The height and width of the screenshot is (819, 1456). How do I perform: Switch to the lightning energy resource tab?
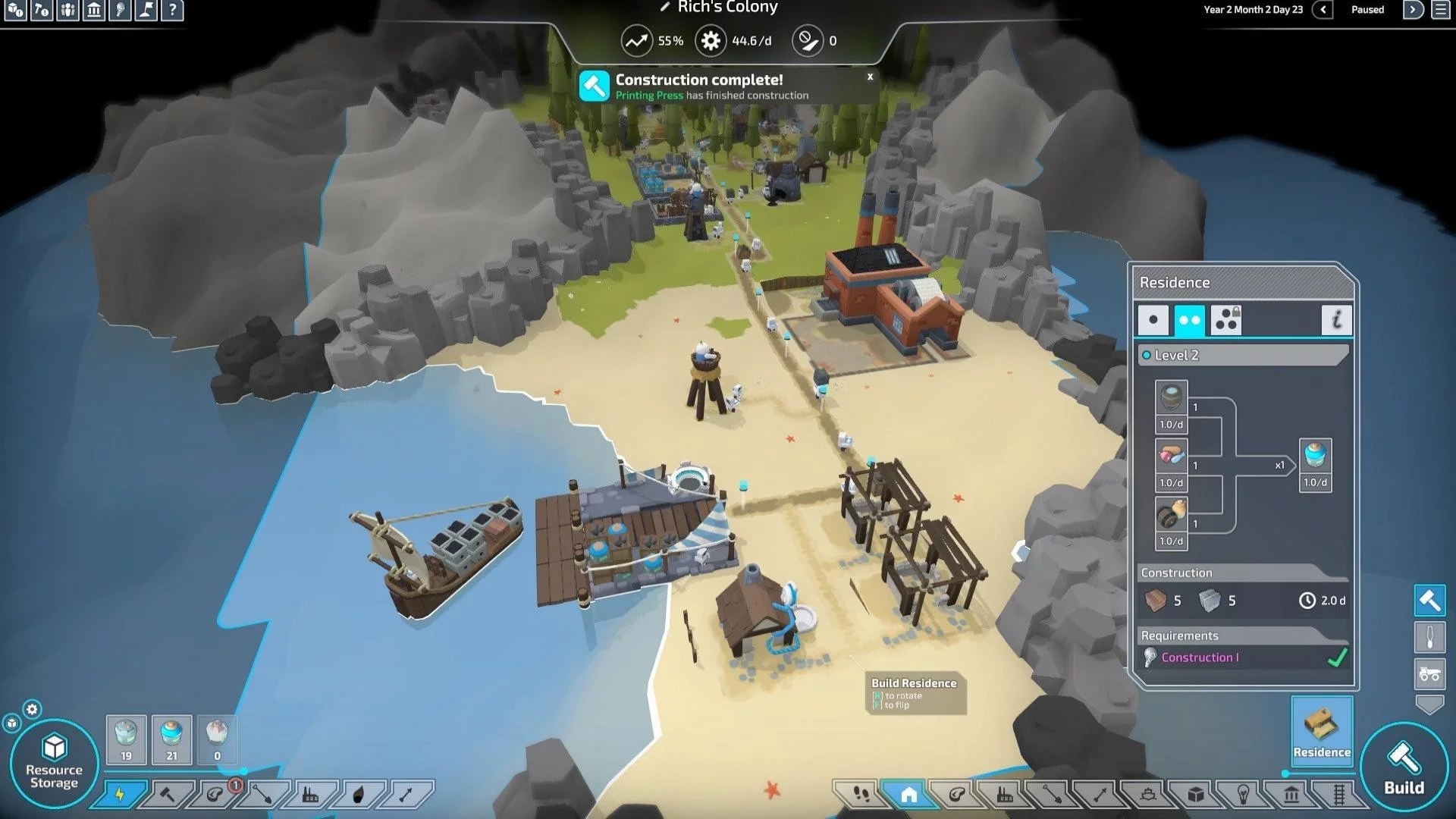[x=120, y=794]
